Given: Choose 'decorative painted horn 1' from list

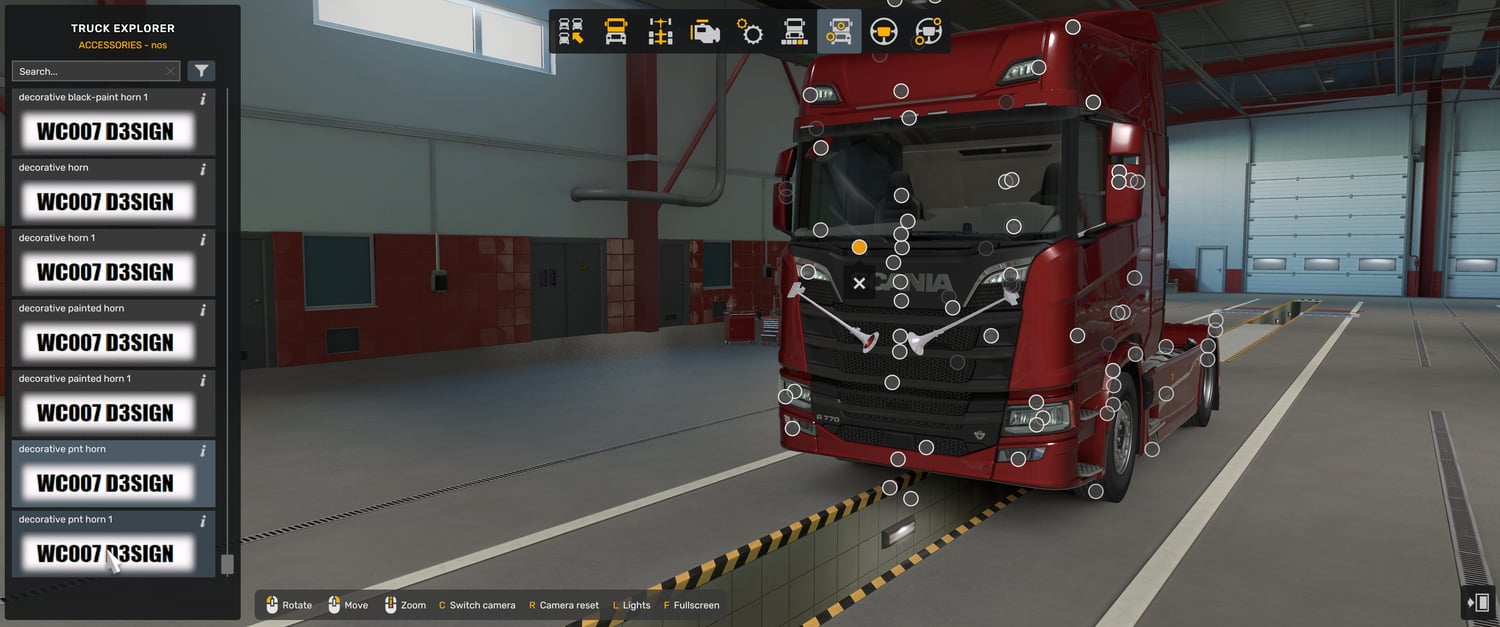Looking at the screenshot, I should pos(105,412).
